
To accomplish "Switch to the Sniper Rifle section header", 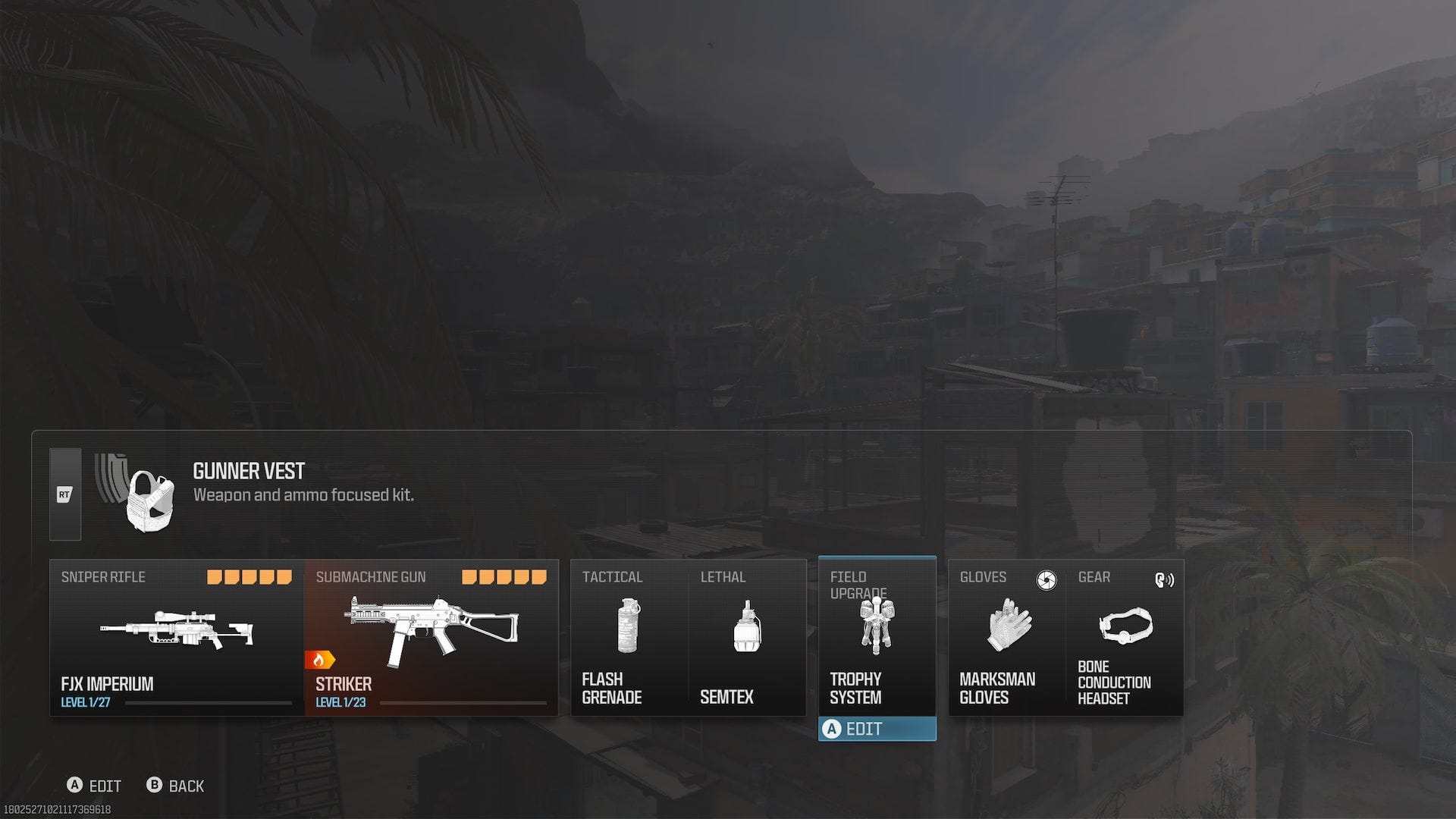I will (103, 577).
